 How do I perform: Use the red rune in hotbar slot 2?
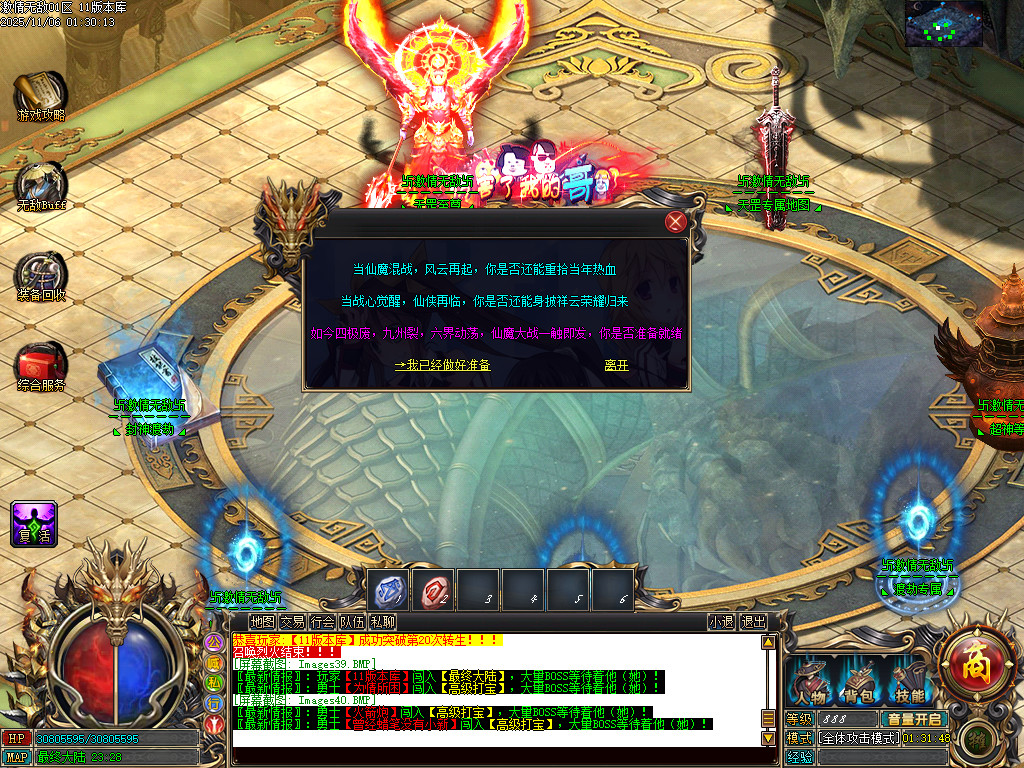(432, 590)
